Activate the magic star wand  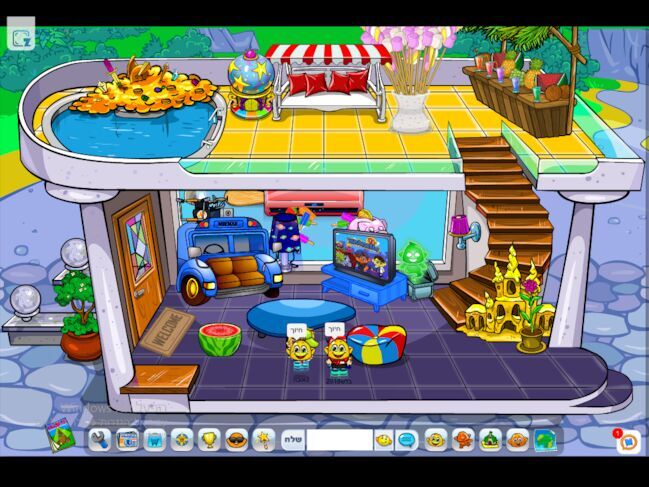pos(263,439)
